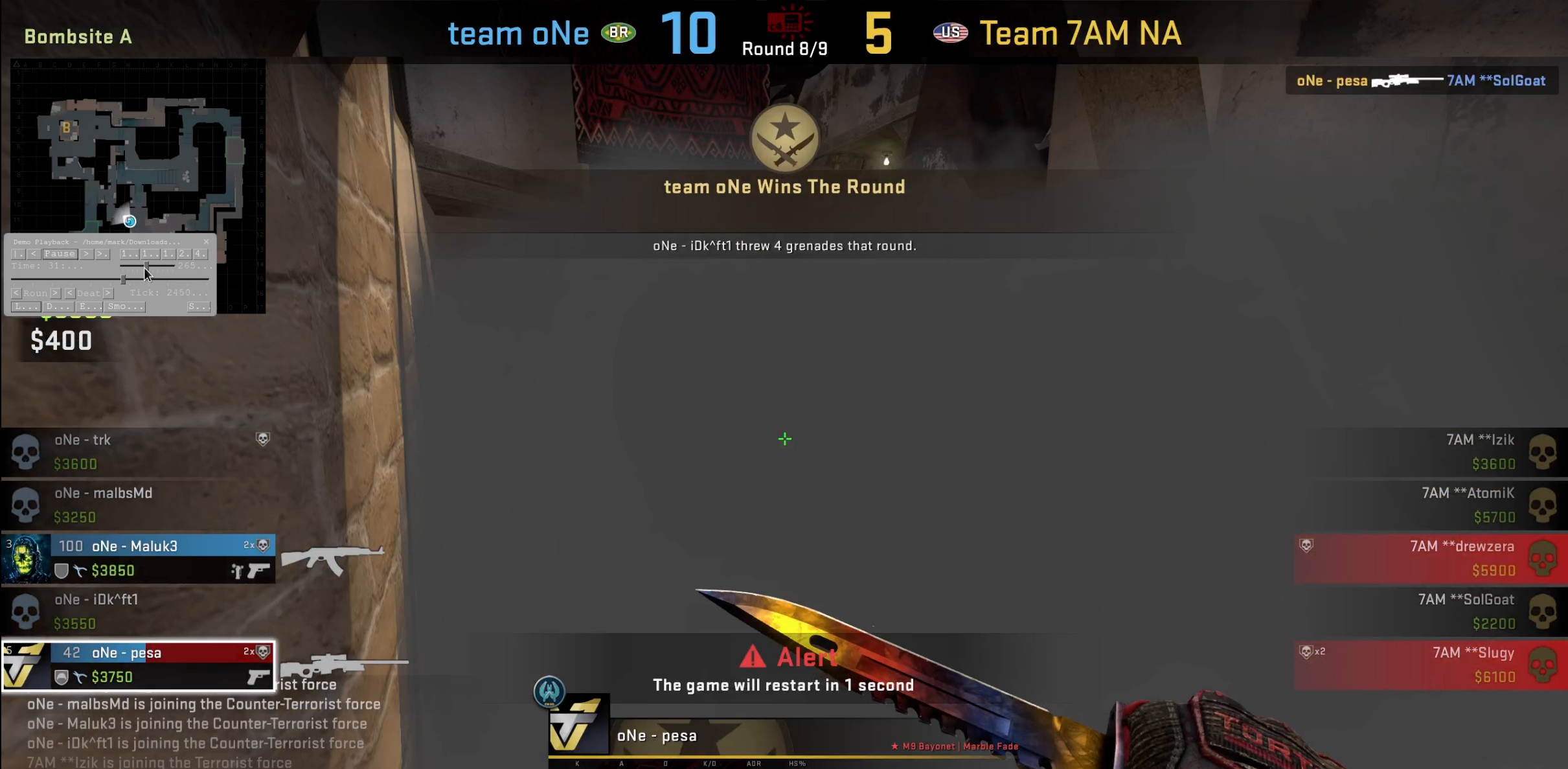Jump back to the previous death event

coord(71,293)
